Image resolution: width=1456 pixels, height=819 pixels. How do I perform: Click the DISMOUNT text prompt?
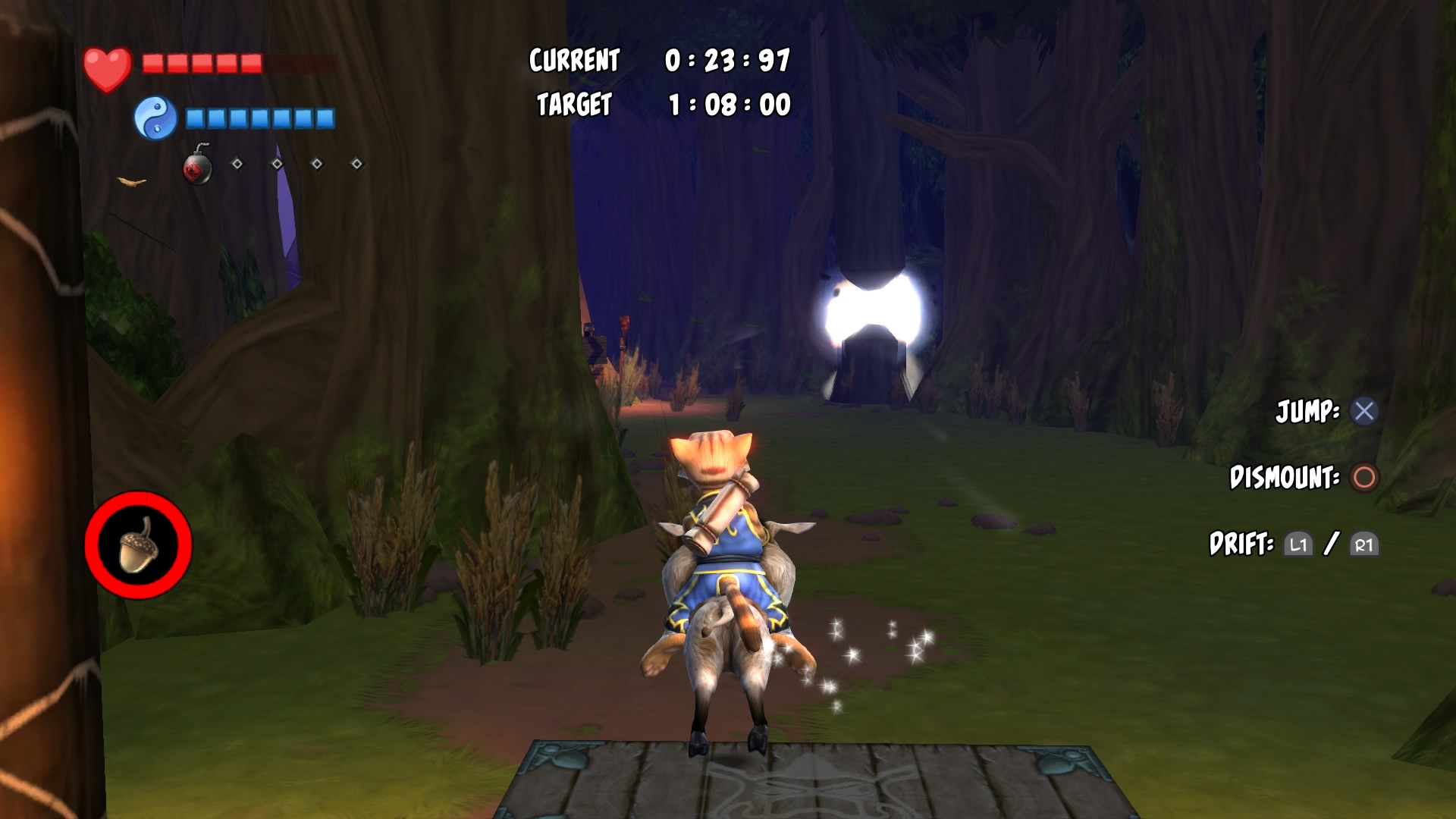point(1285,479)
